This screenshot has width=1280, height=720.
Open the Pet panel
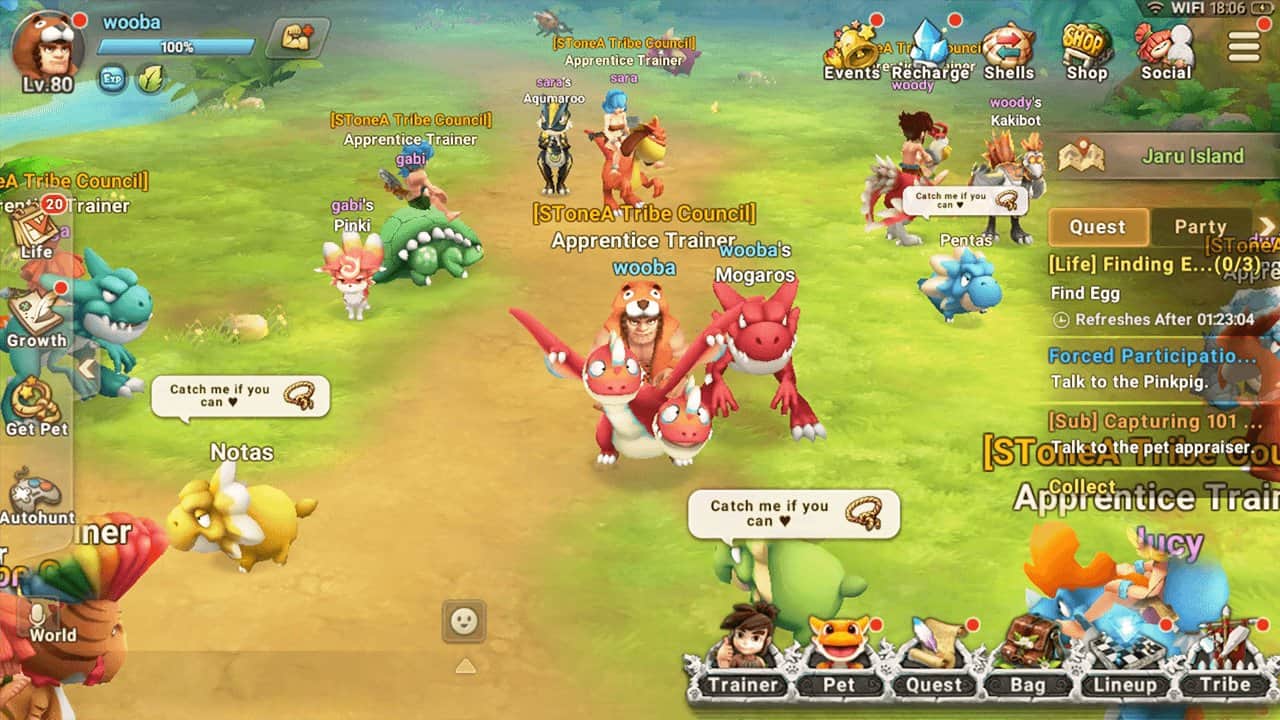click(x=838, y=655)
